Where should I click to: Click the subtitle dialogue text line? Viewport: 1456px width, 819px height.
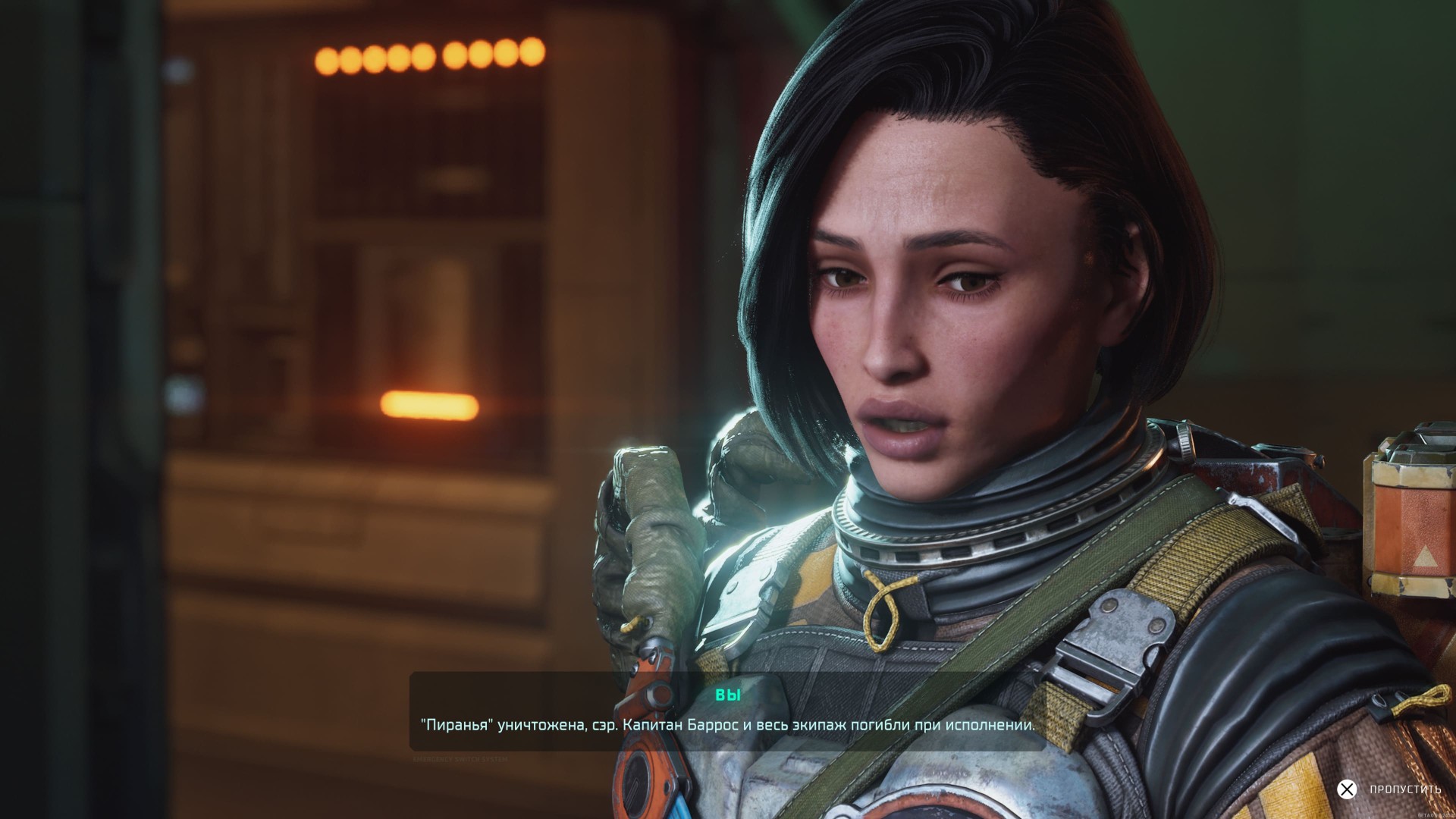[x=726, y=724]
